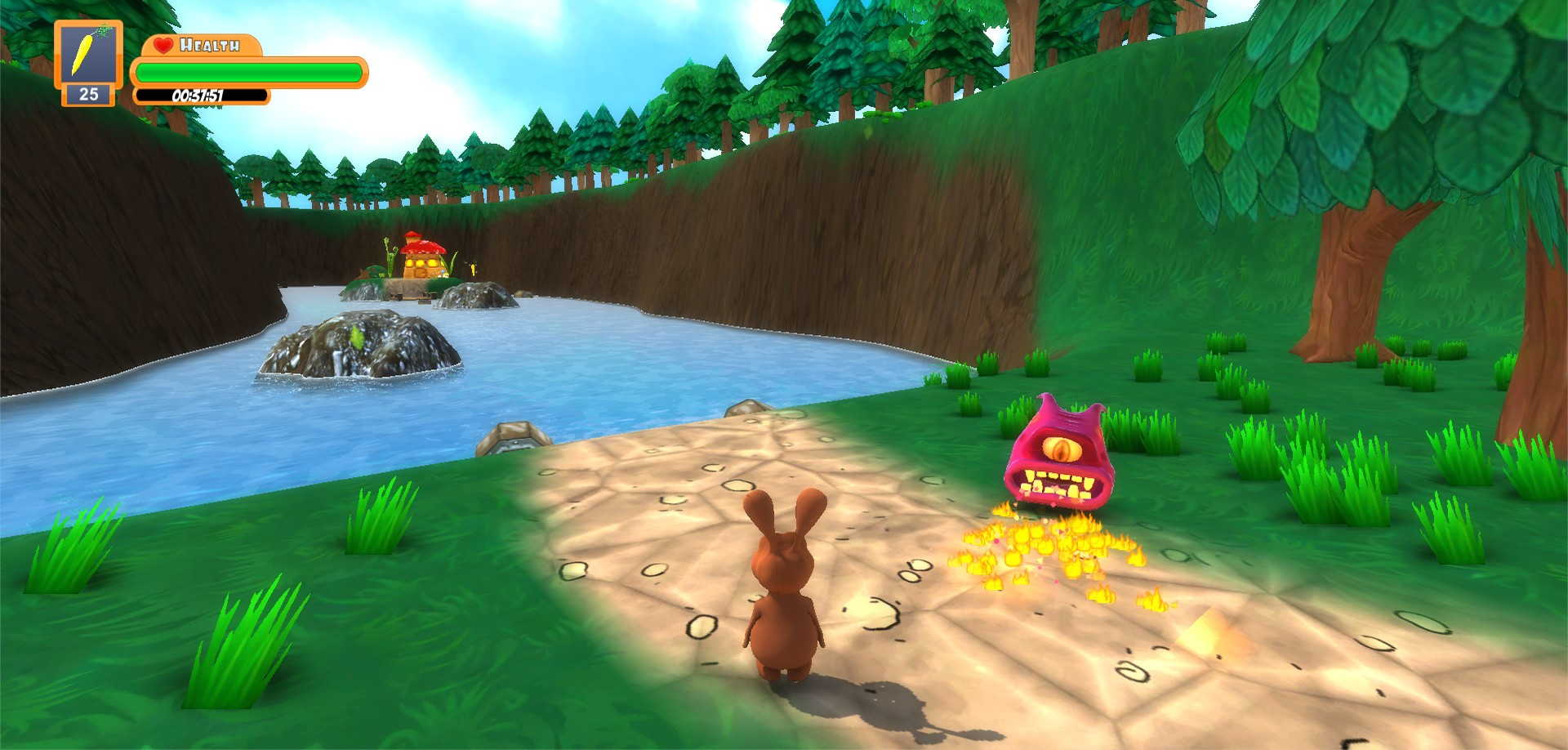Image resolution: width=1568 pixels, height=750 pixels.
Task: Select the carrot item slot
Action: click(x=88, y=56)
